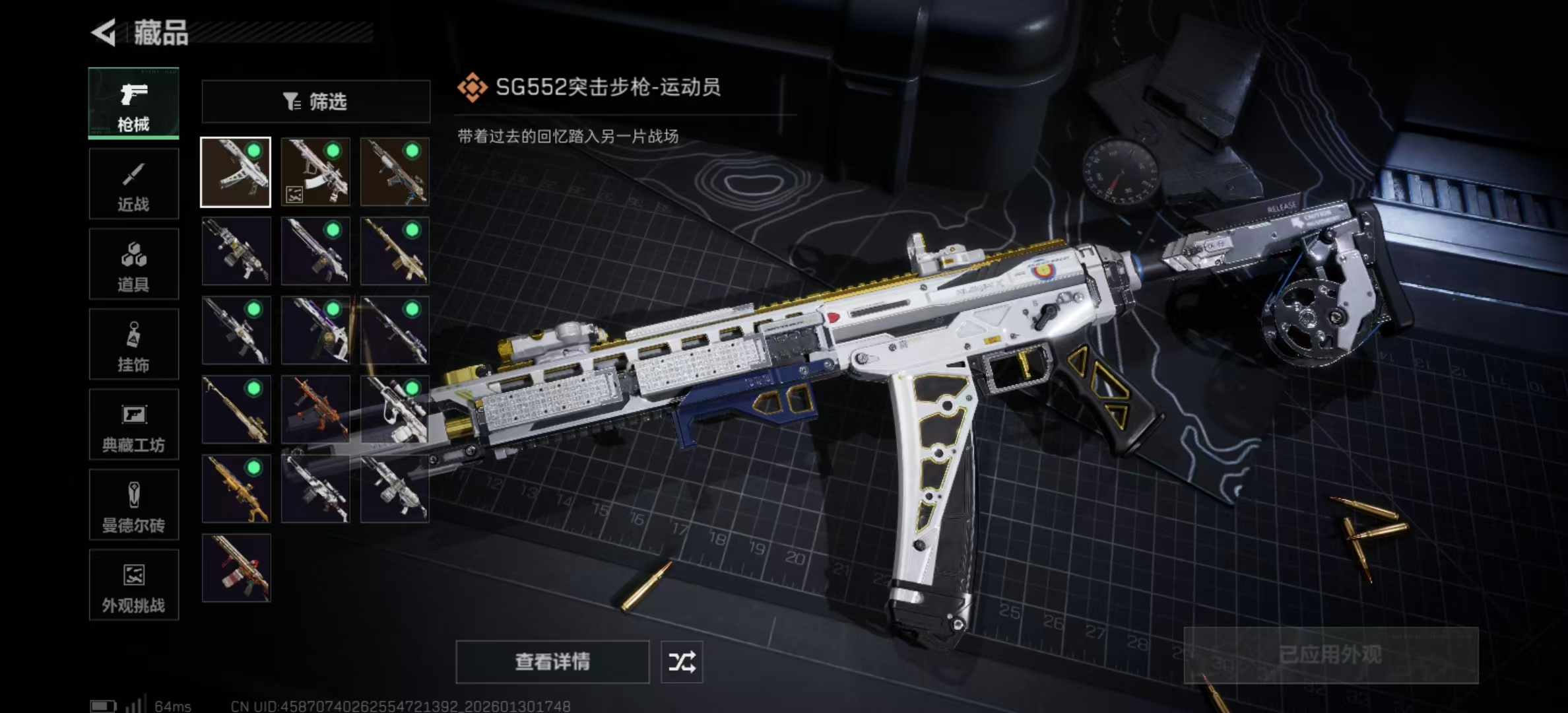
Task: Open the 筛选 filter panel
Action: [x=315, y=101]
